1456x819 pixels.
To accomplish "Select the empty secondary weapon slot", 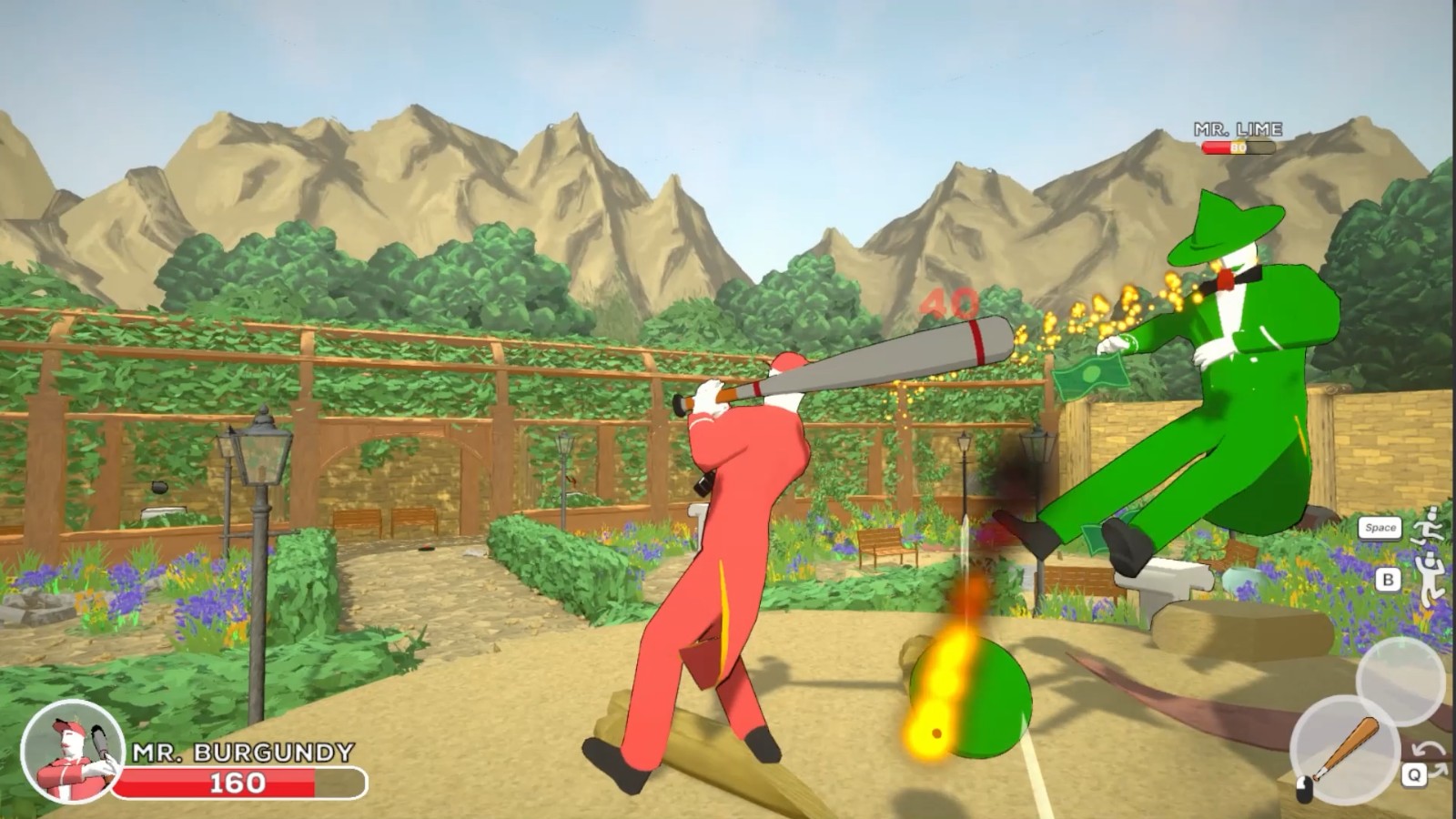I will (1400, 681).
